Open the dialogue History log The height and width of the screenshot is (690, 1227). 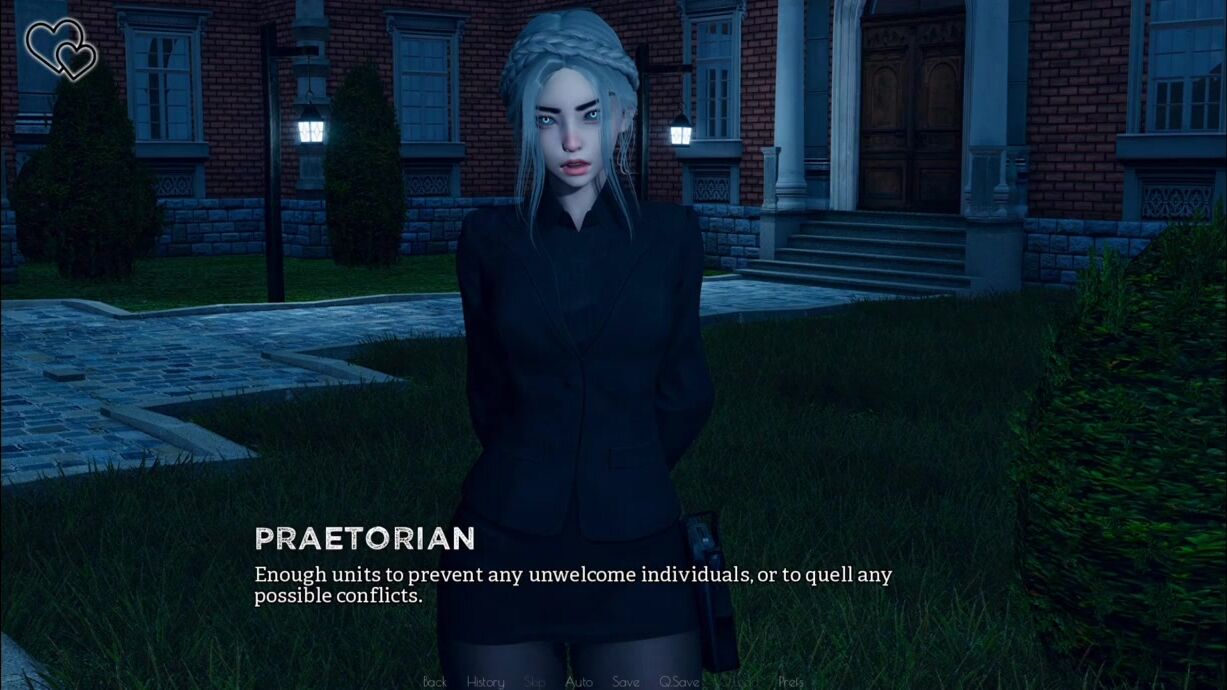pos(486,682)
